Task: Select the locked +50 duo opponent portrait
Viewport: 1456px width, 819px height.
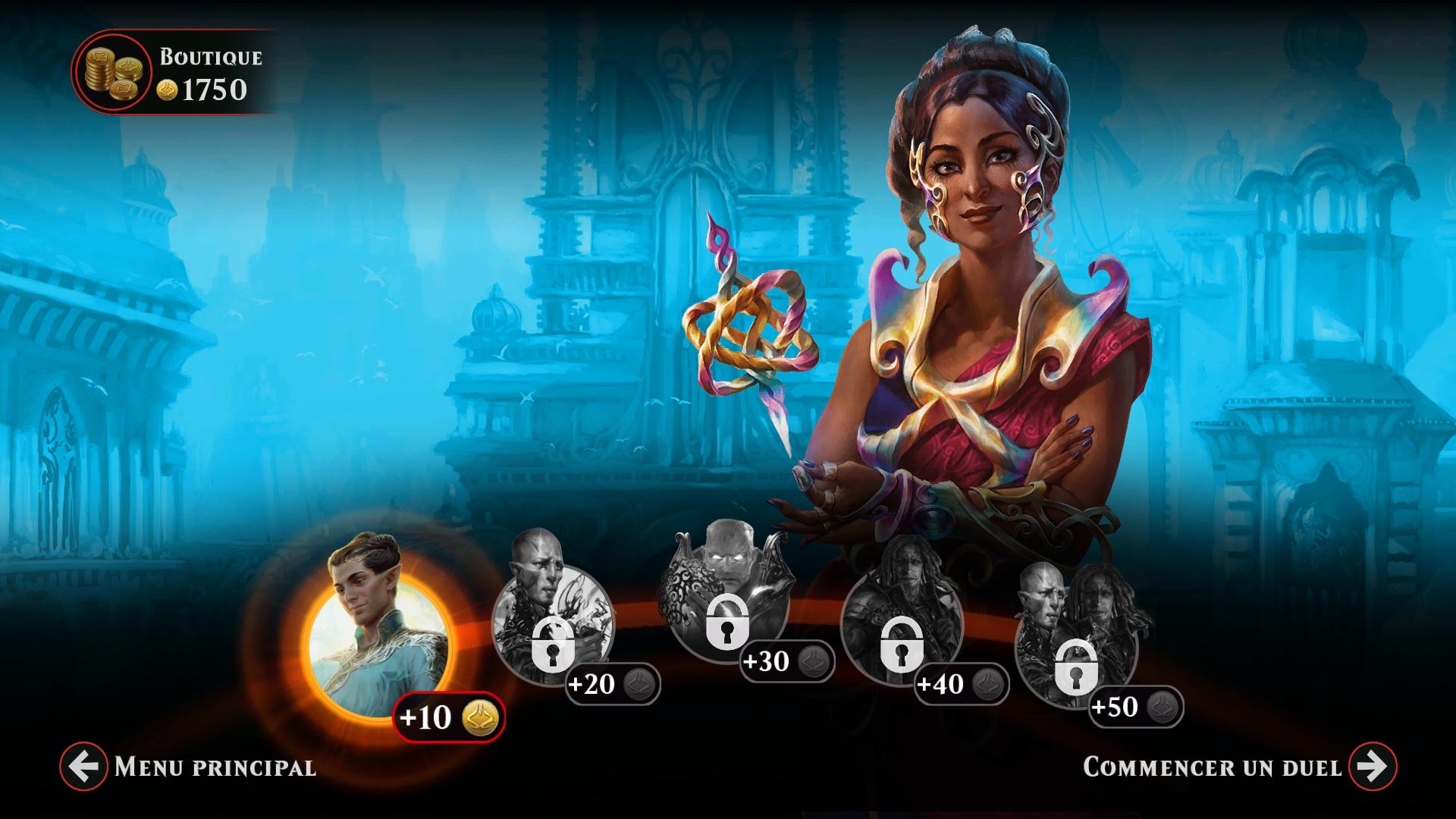Action: (x=1075, y=645)
